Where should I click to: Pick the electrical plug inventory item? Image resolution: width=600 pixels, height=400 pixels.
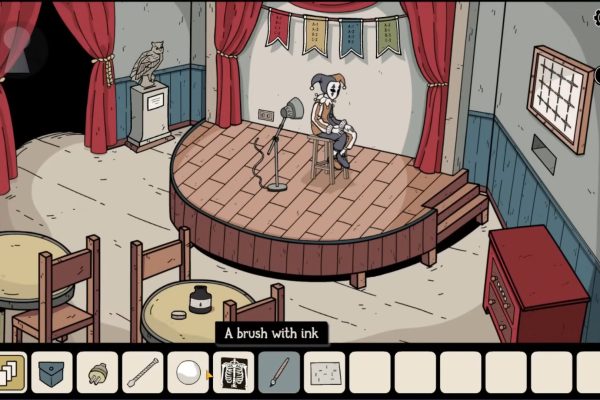coord(97,372)
